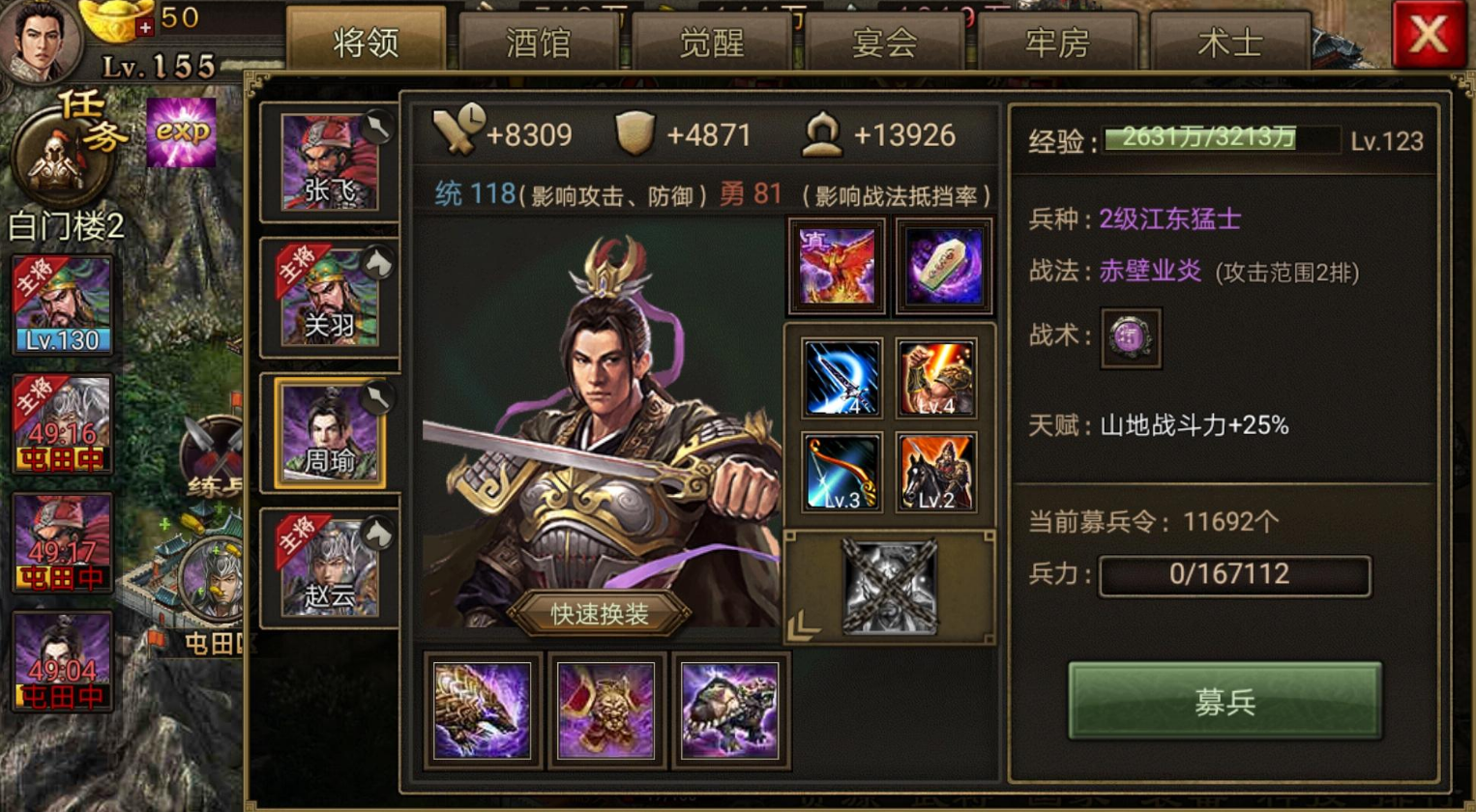This screenshot has width=1476, height=812.
Task: Open the phoenix equipment item
Action: click(837, 263)
